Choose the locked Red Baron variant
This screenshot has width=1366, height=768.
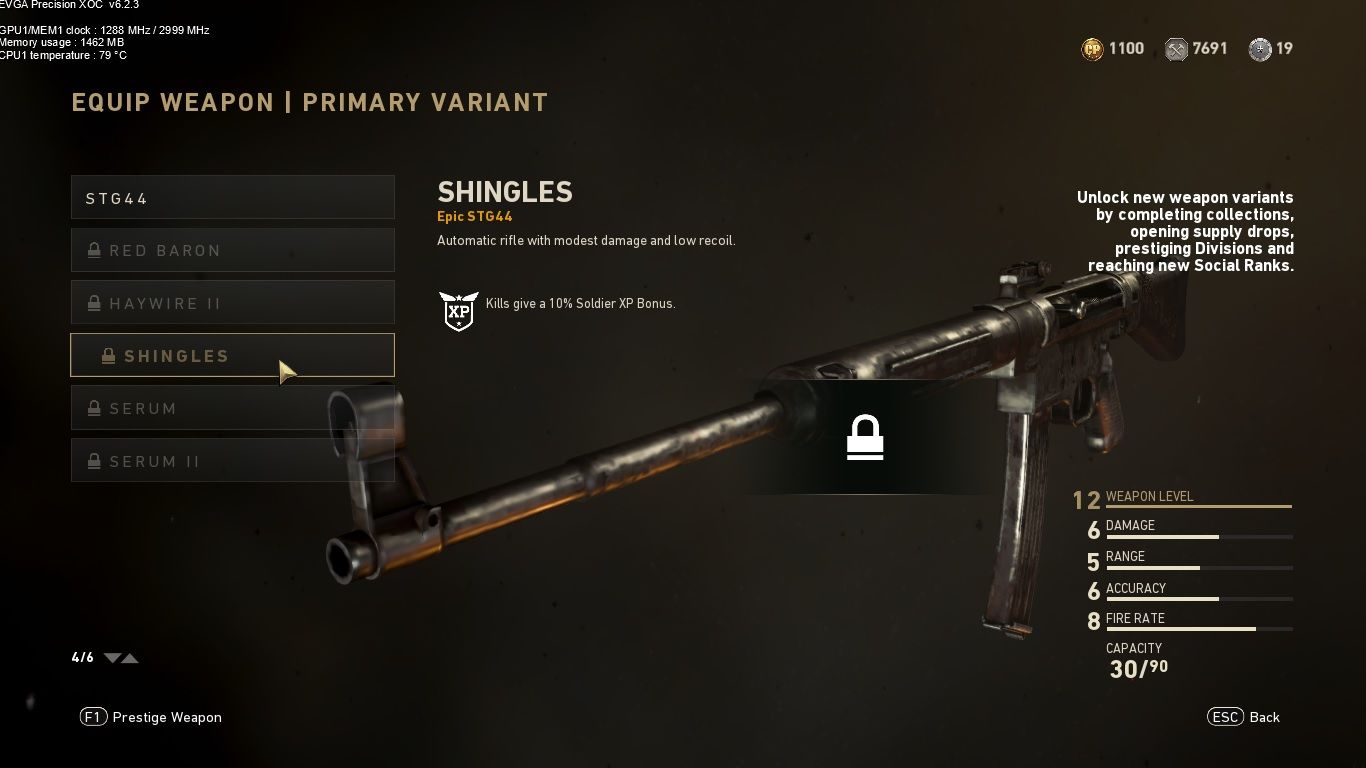(x=232, y=251)
